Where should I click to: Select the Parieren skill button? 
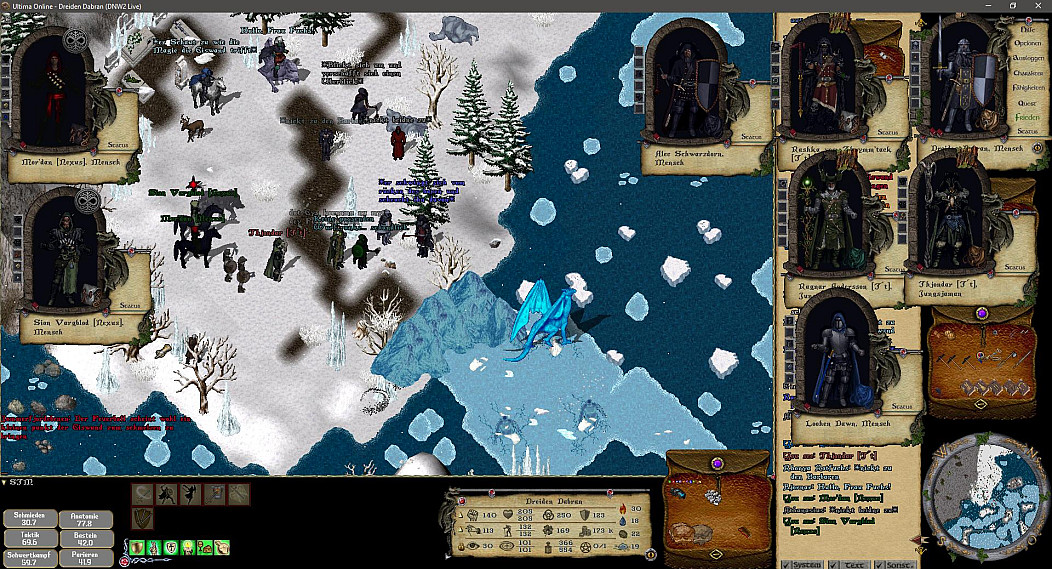click(x=85, y=556)
